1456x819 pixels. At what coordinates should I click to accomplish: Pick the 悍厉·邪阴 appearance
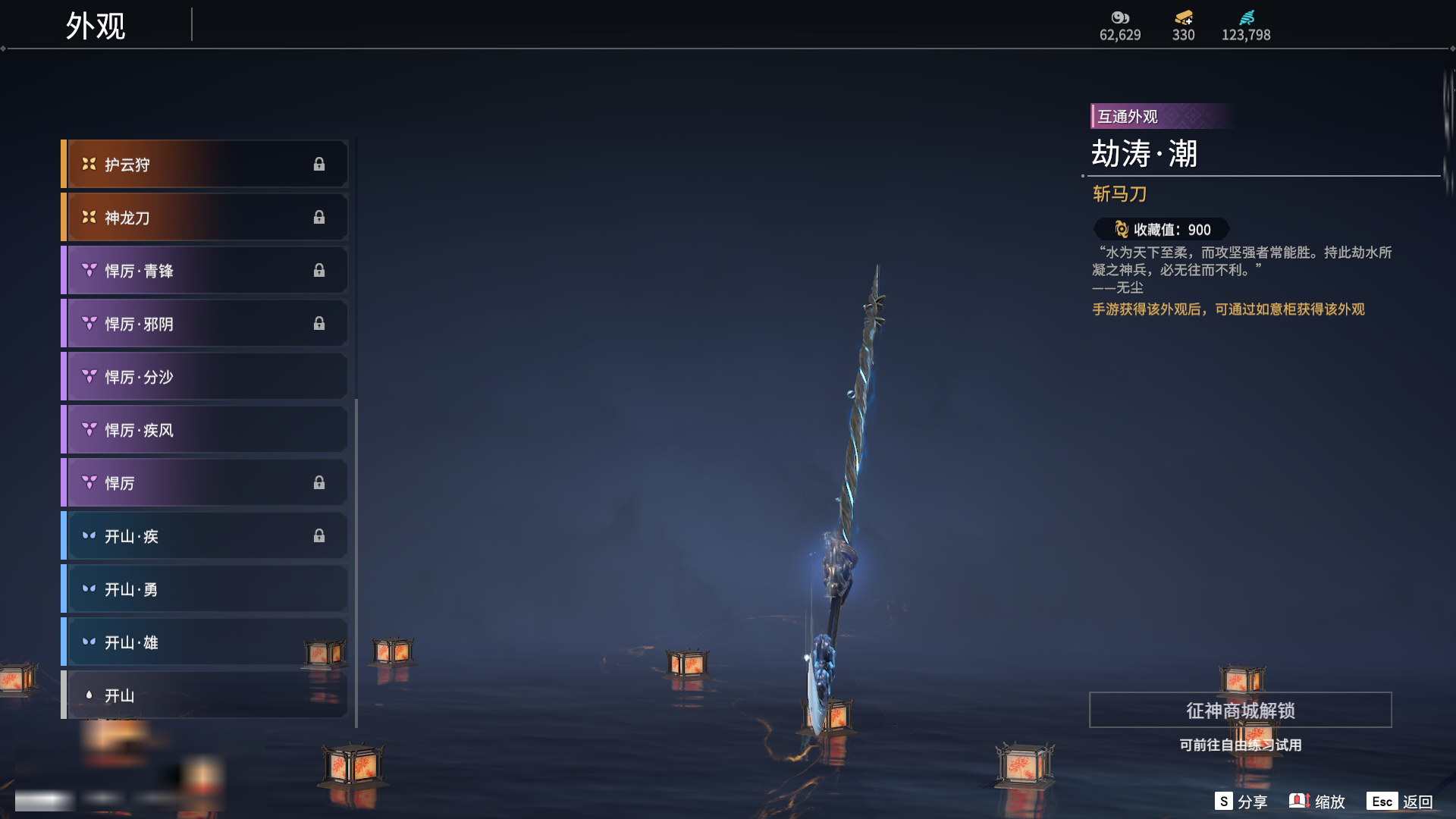click(205, 324)
